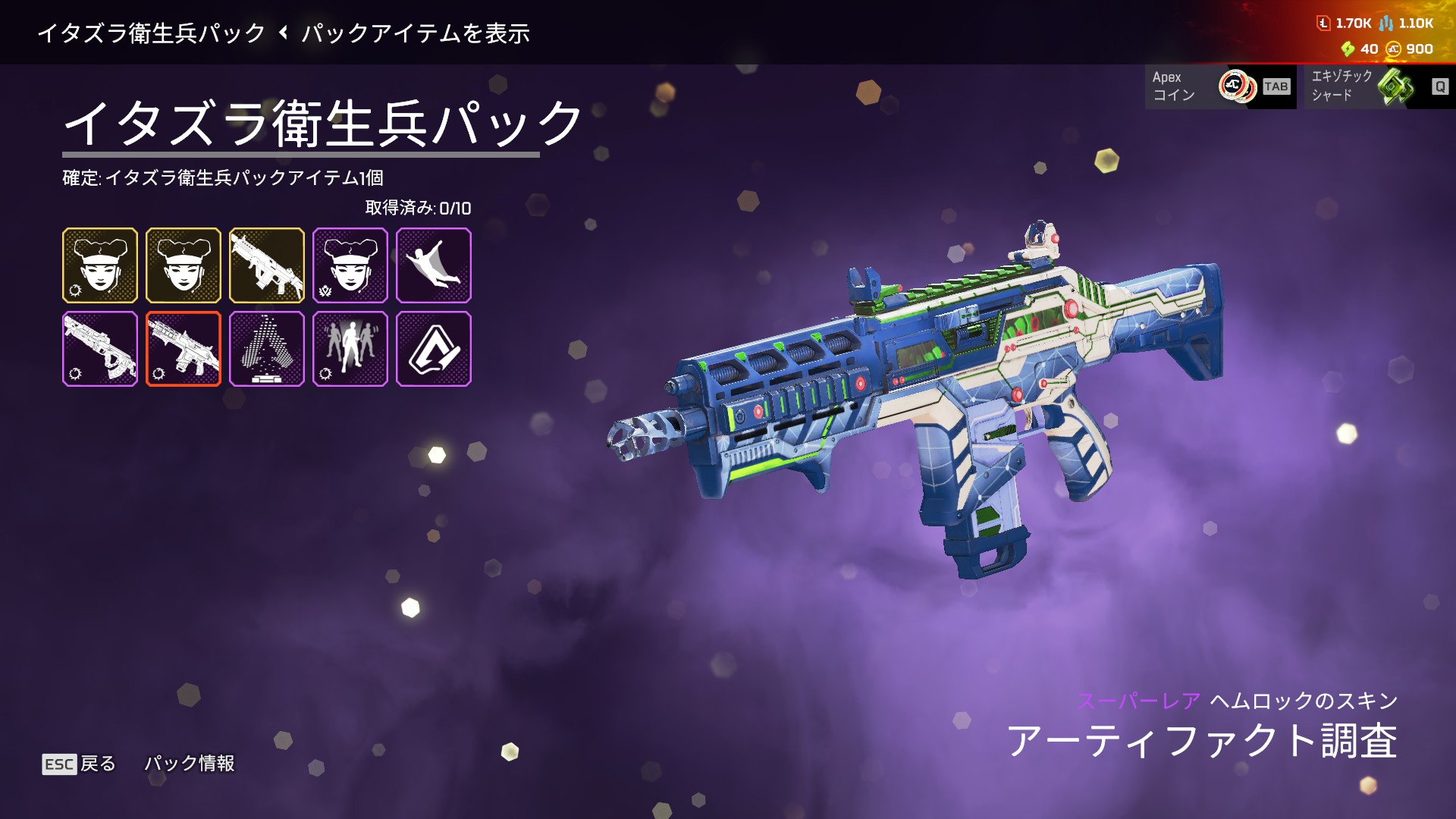The width and height of the screenshot is (1456, 819).
Task: Pick the Apex logo item thumbnail
Action: click(433, 349)
